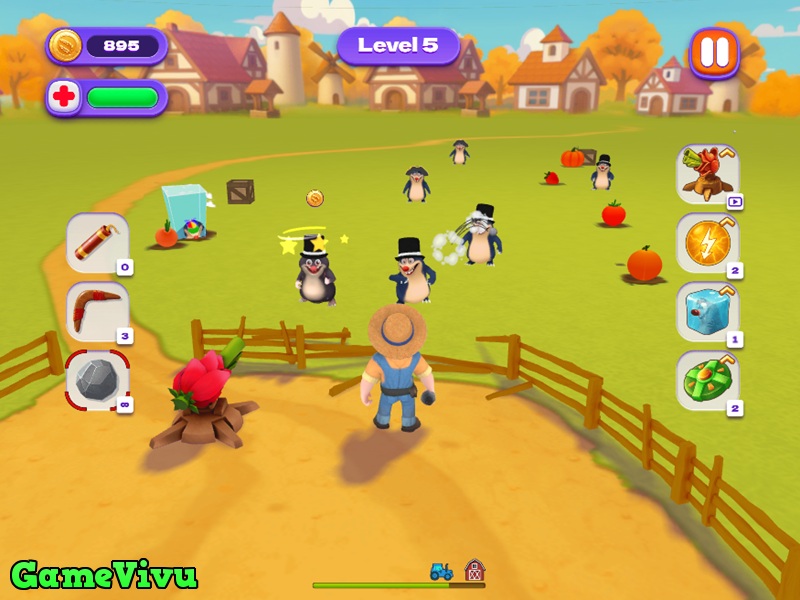The image size is (800, 600).
Task: Deploy the green landmine power-up
Action: pos(708,380)
